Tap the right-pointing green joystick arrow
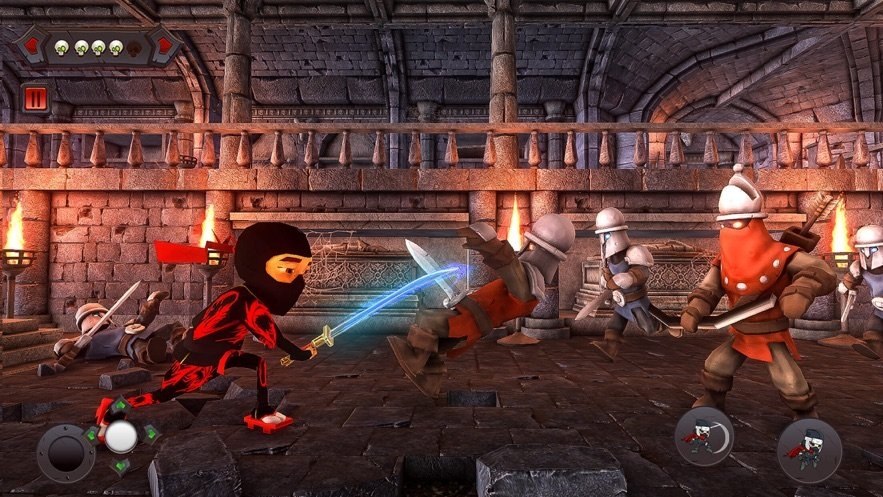The width and height of the screenshot is (883, 497). pyautogui.click(x=151, y=433)
